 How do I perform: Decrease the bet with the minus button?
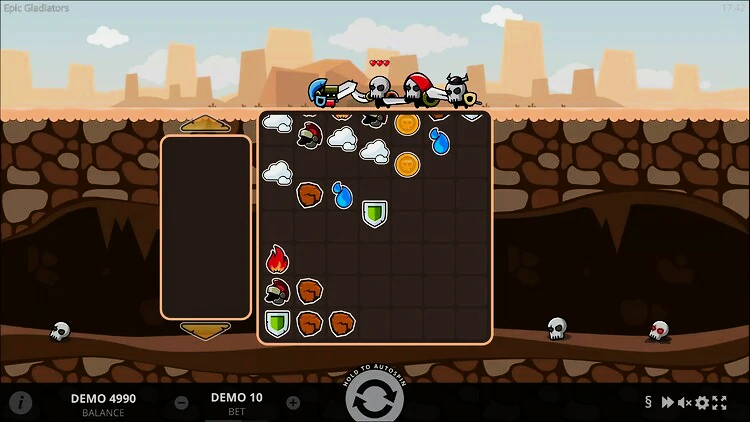182,403
